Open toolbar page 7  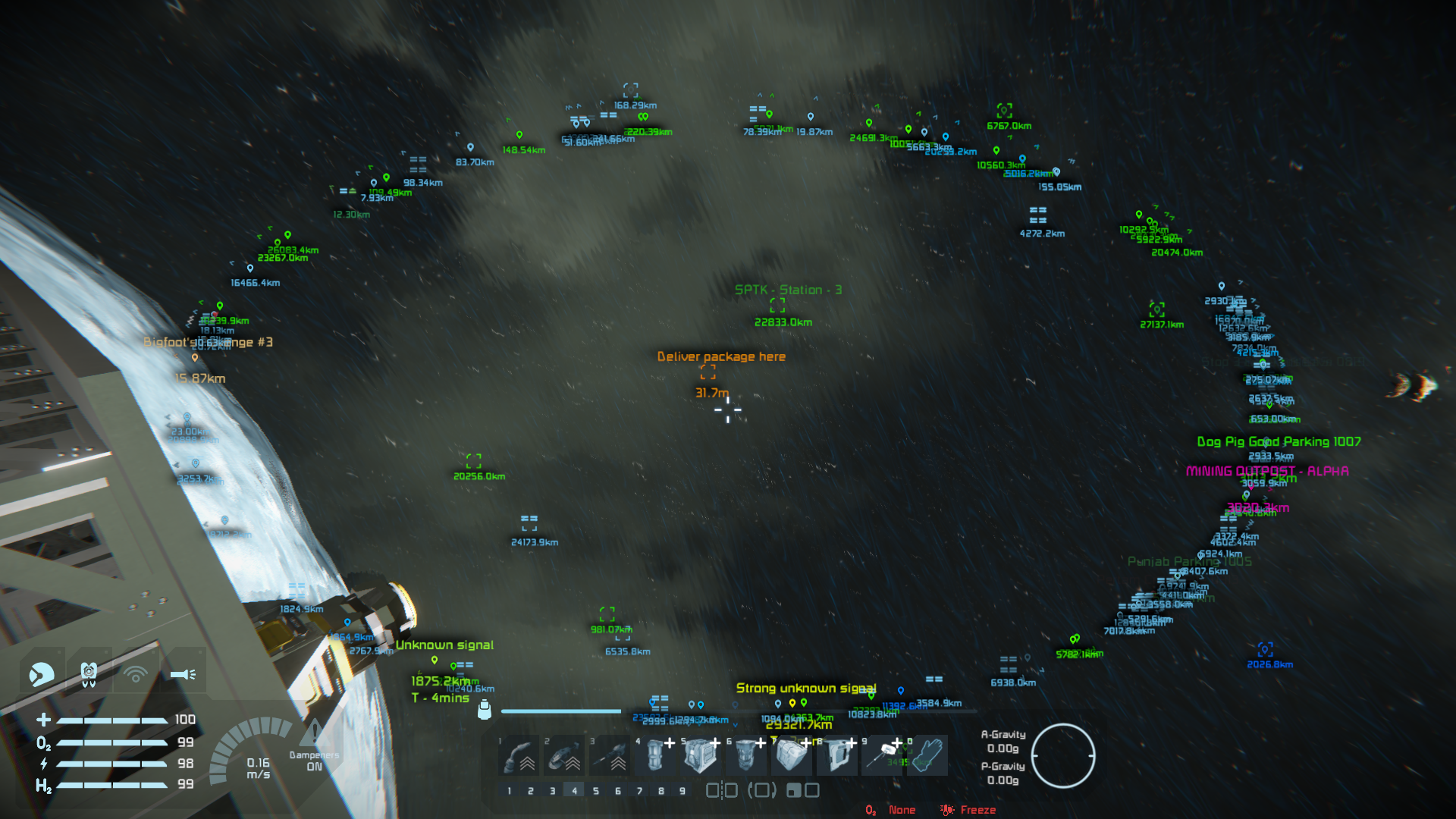coord(639,791)
